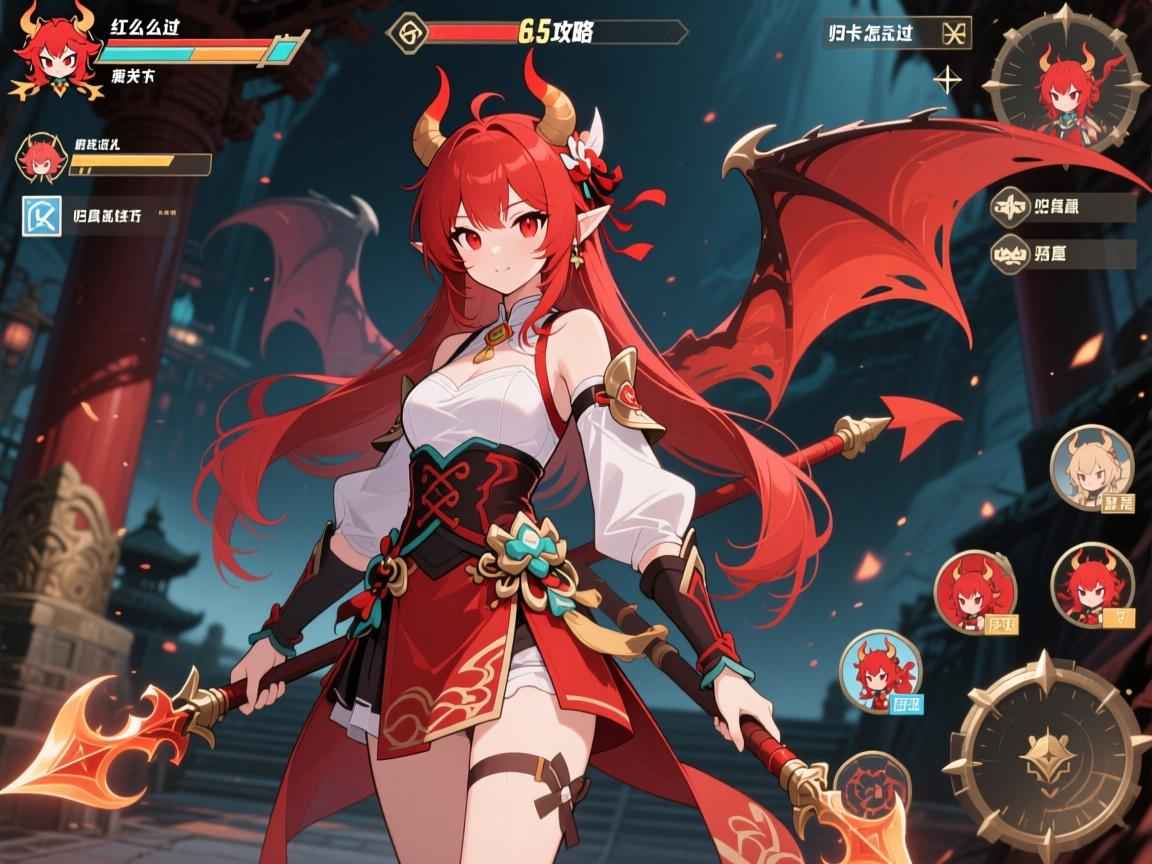Choose the lower hexagon-icon menu entry

pyautogui.click(x=1010, y=254)
